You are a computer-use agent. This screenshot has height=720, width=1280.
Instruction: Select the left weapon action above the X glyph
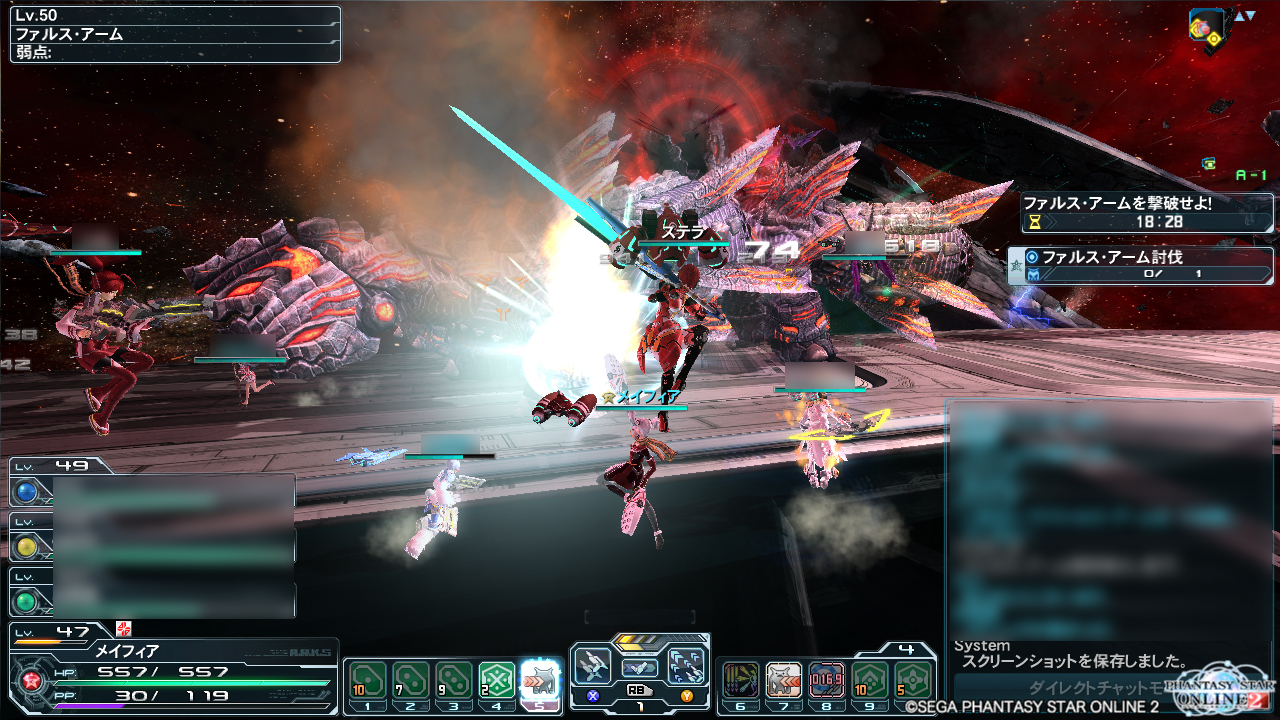pyautogui.click(x=593, y=666)
